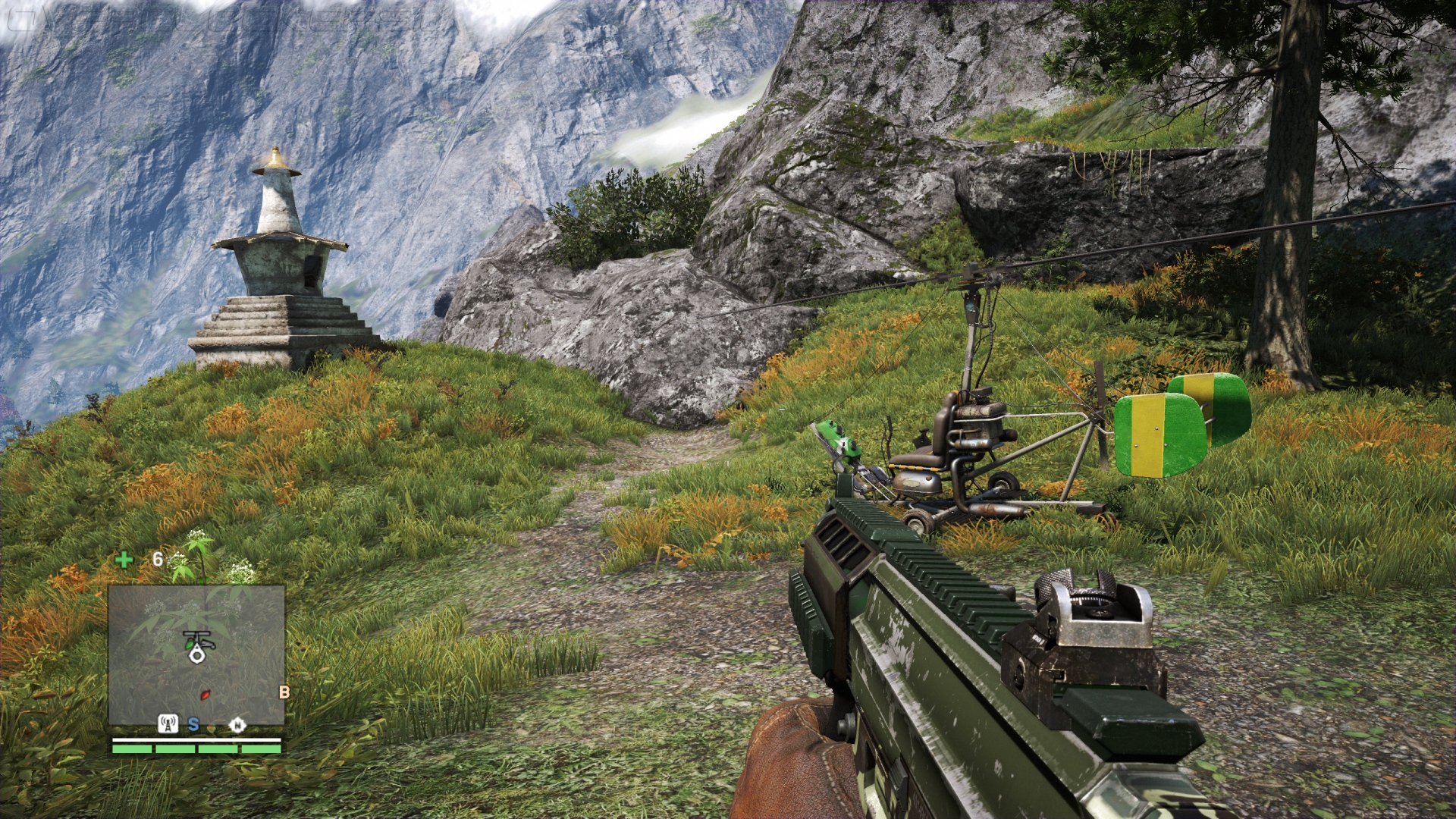
Task: Click the green healing syringe plus icon
Action: coord(124,560)
